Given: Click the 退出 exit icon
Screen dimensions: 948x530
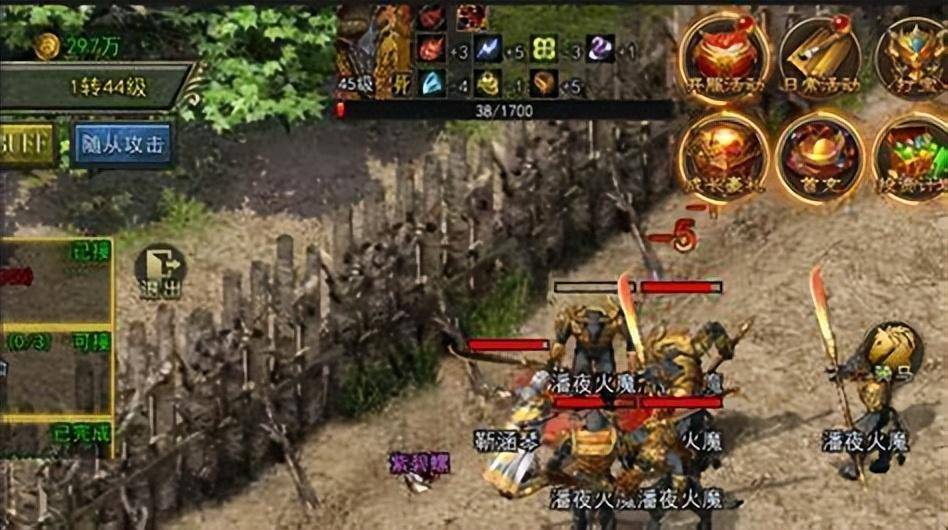Looking at the screenshot, I should point(160,271).
